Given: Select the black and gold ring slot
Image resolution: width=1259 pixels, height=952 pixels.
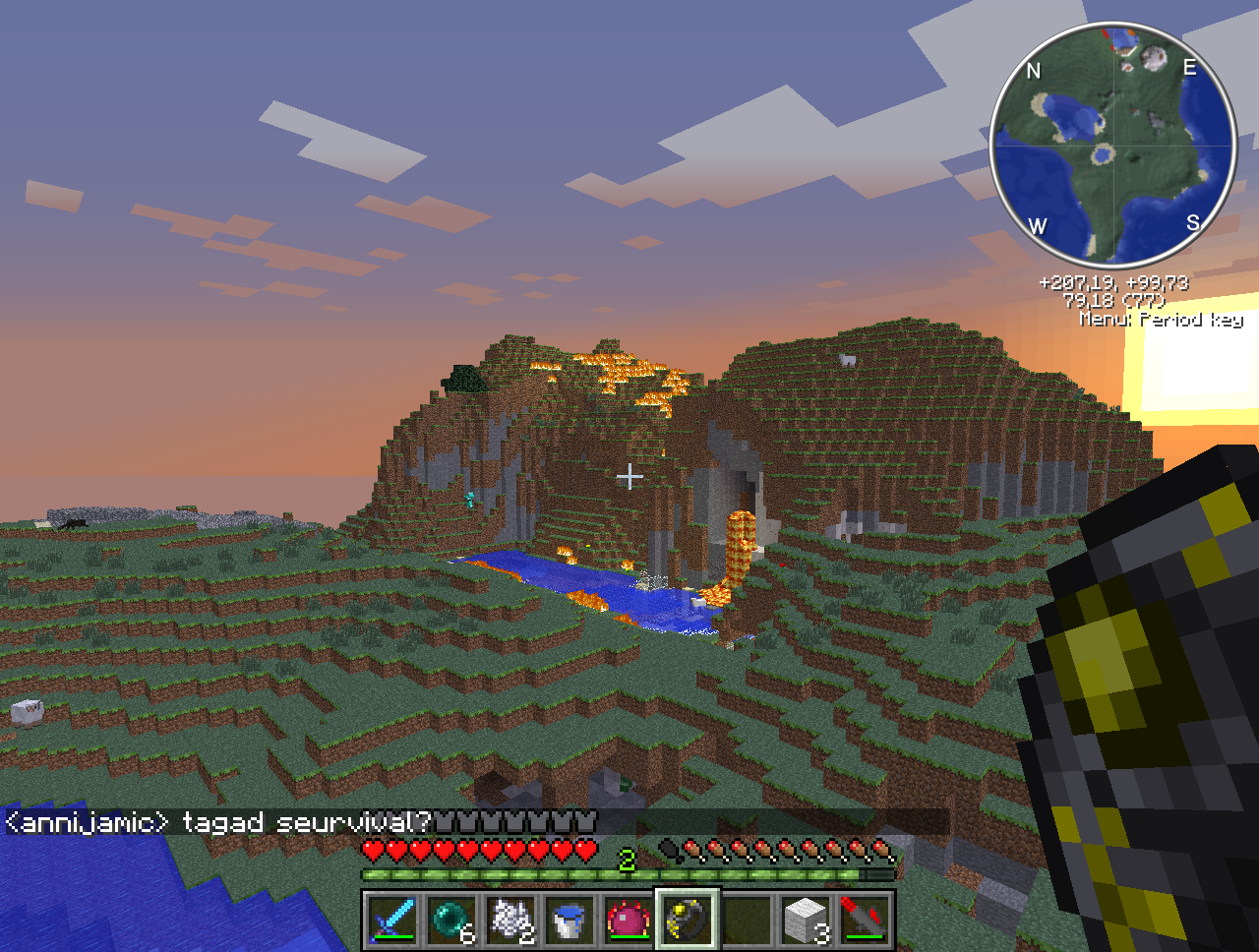Looking at the screenshot, I should click(x=688, y=921).
